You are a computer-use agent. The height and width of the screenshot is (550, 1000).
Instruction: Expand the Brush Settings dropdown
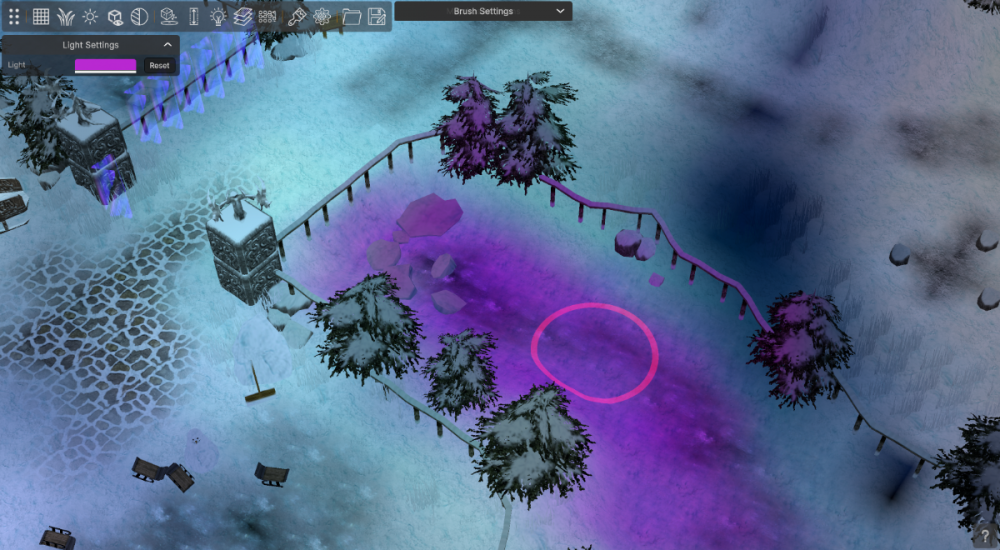[560, 11]
